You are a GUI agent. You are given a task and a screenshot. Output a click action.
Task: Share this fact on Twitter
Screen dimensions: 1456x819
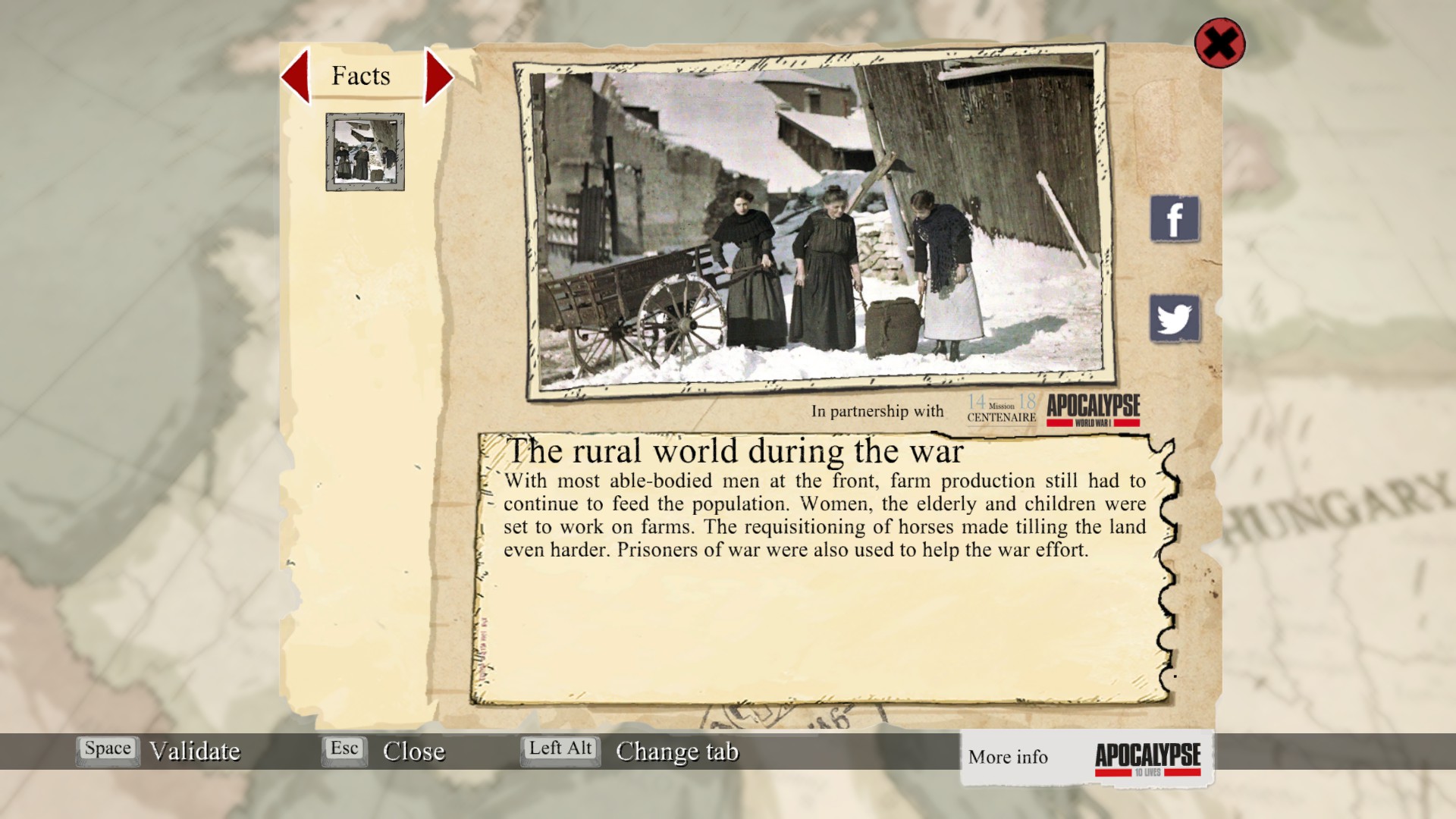tap(1174, 318)
